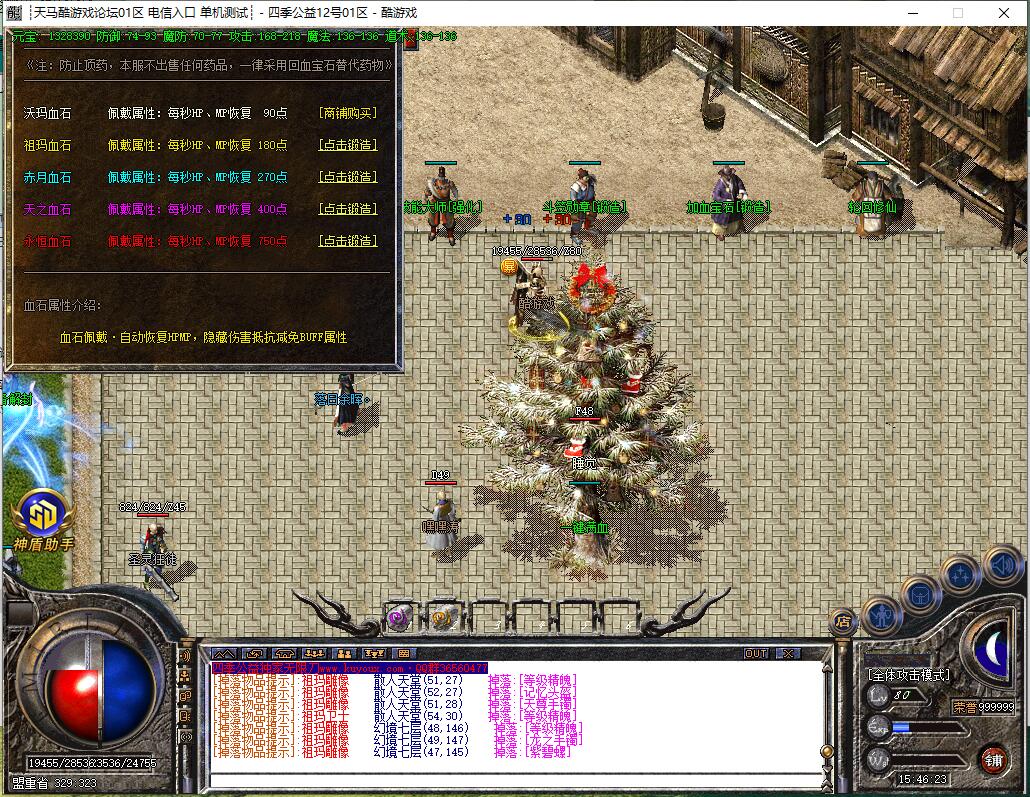Minimize the game window
The height and width of the screenshot is (797, 1030).
click(911, 13)
